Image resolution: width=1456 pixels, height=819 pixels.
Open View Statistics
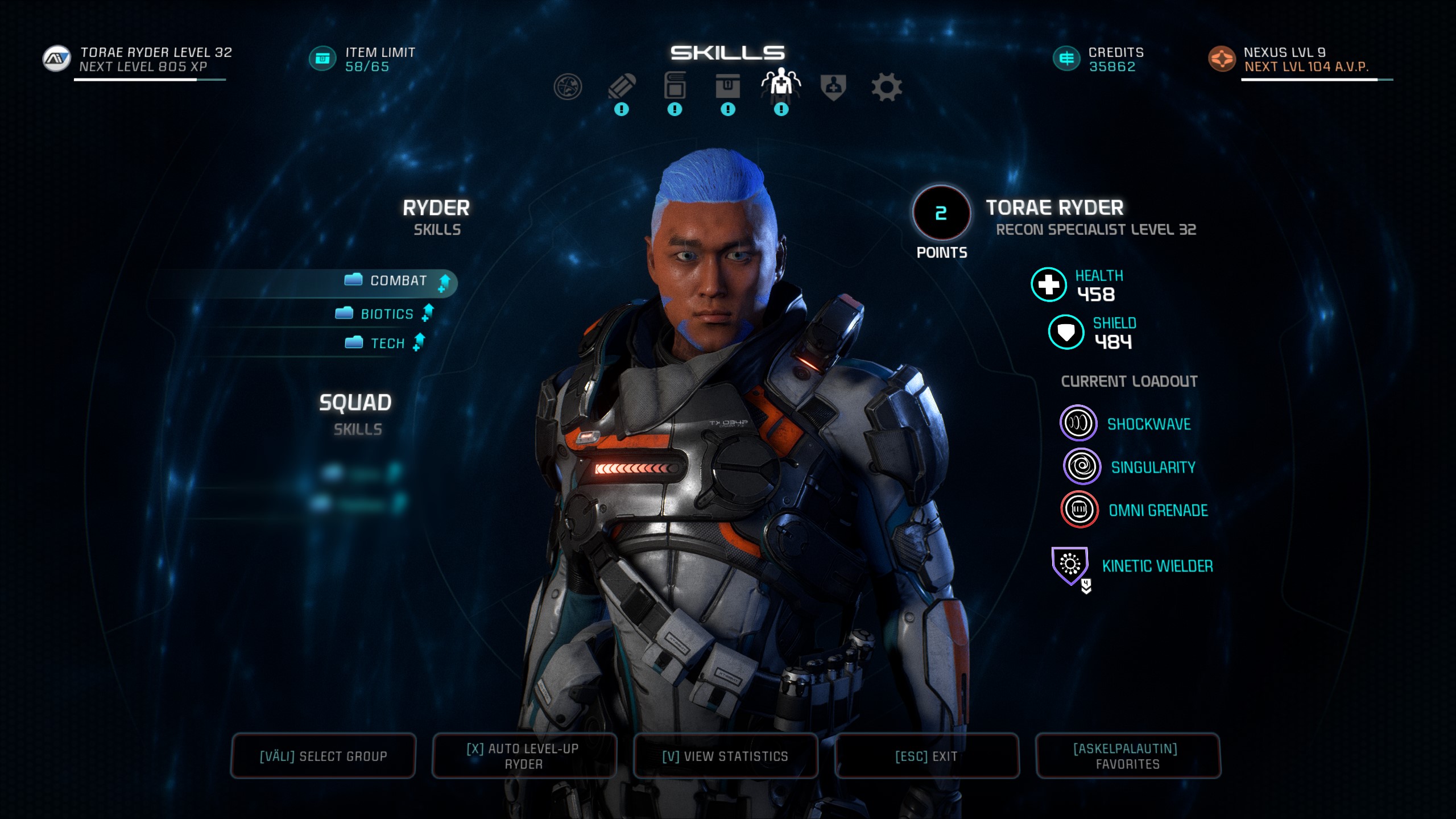[725, 756]
